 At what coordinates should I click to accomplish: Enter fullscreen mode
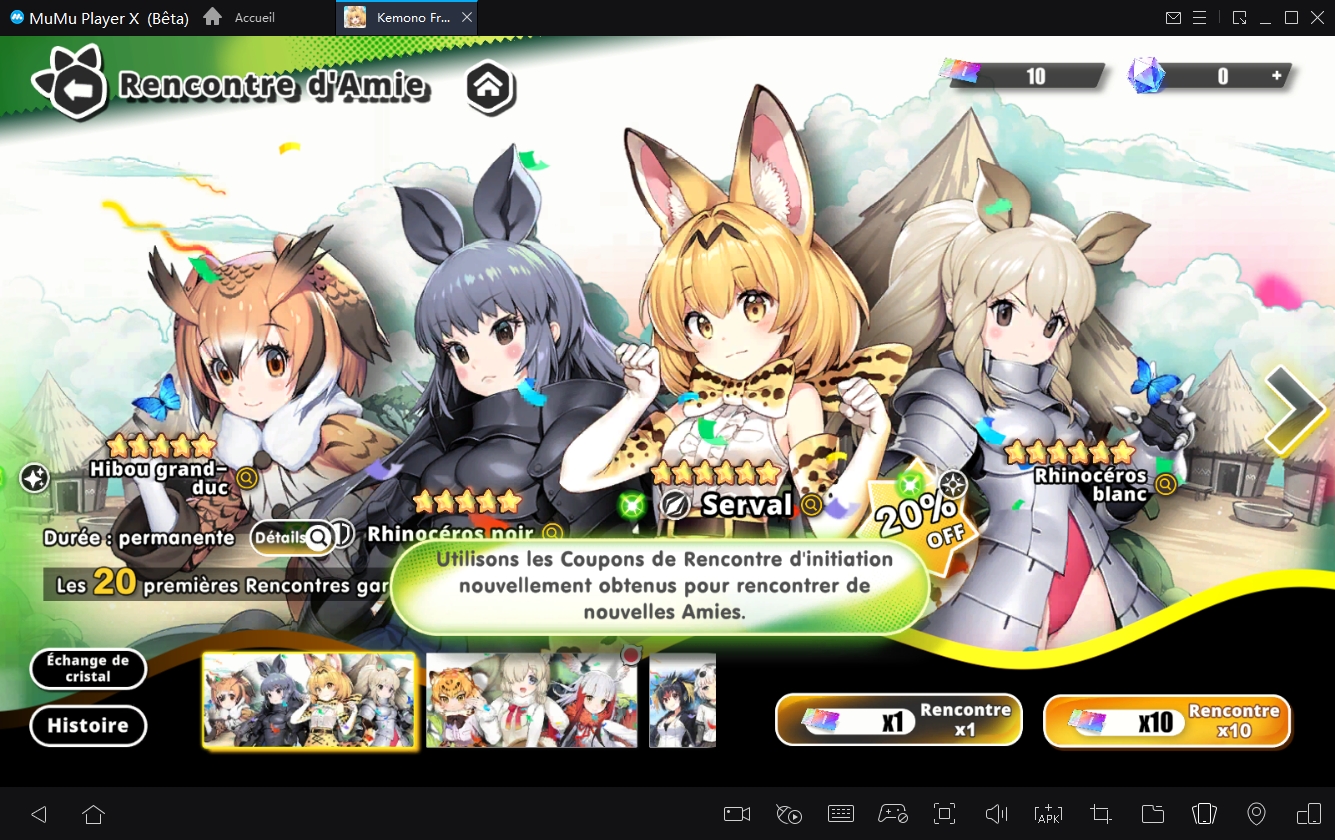[x=945, y=814]
